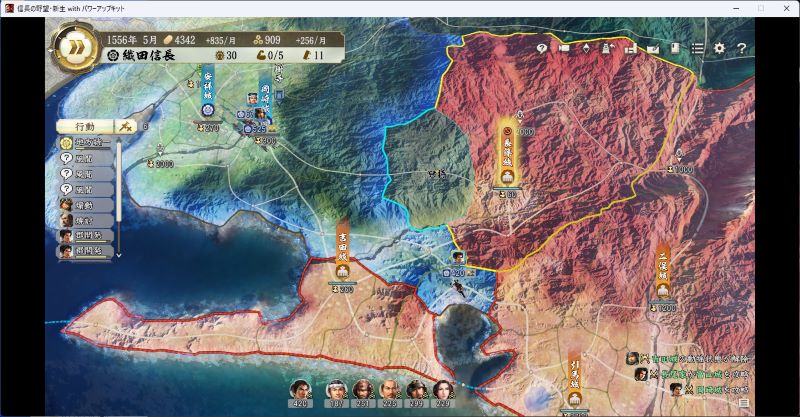Switch to the crossed swords tab

tap(126, 127)
